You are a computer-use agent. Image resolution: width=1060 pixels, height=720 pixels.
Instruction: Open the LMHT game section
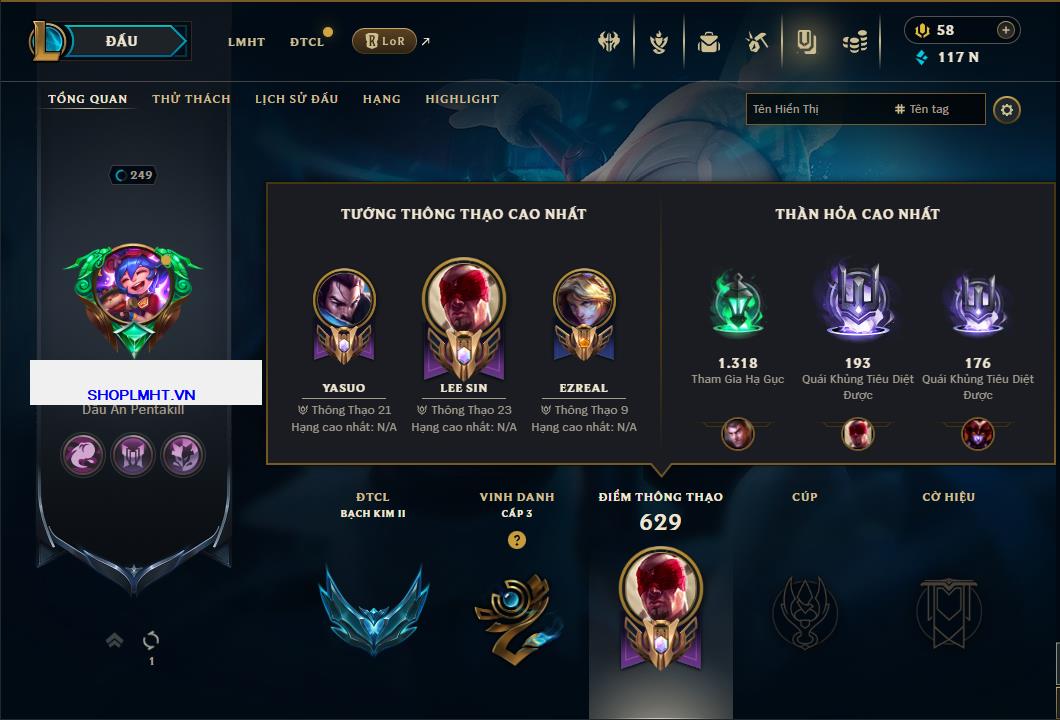coord(246,42)
